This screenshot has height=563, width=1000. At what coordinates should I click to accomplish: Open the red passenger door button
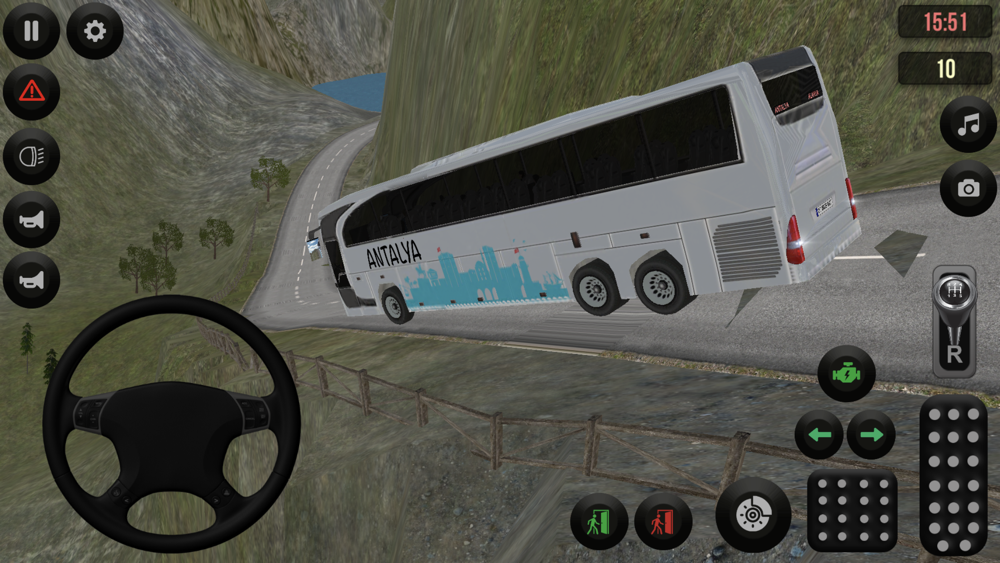(x=663, y=522)
